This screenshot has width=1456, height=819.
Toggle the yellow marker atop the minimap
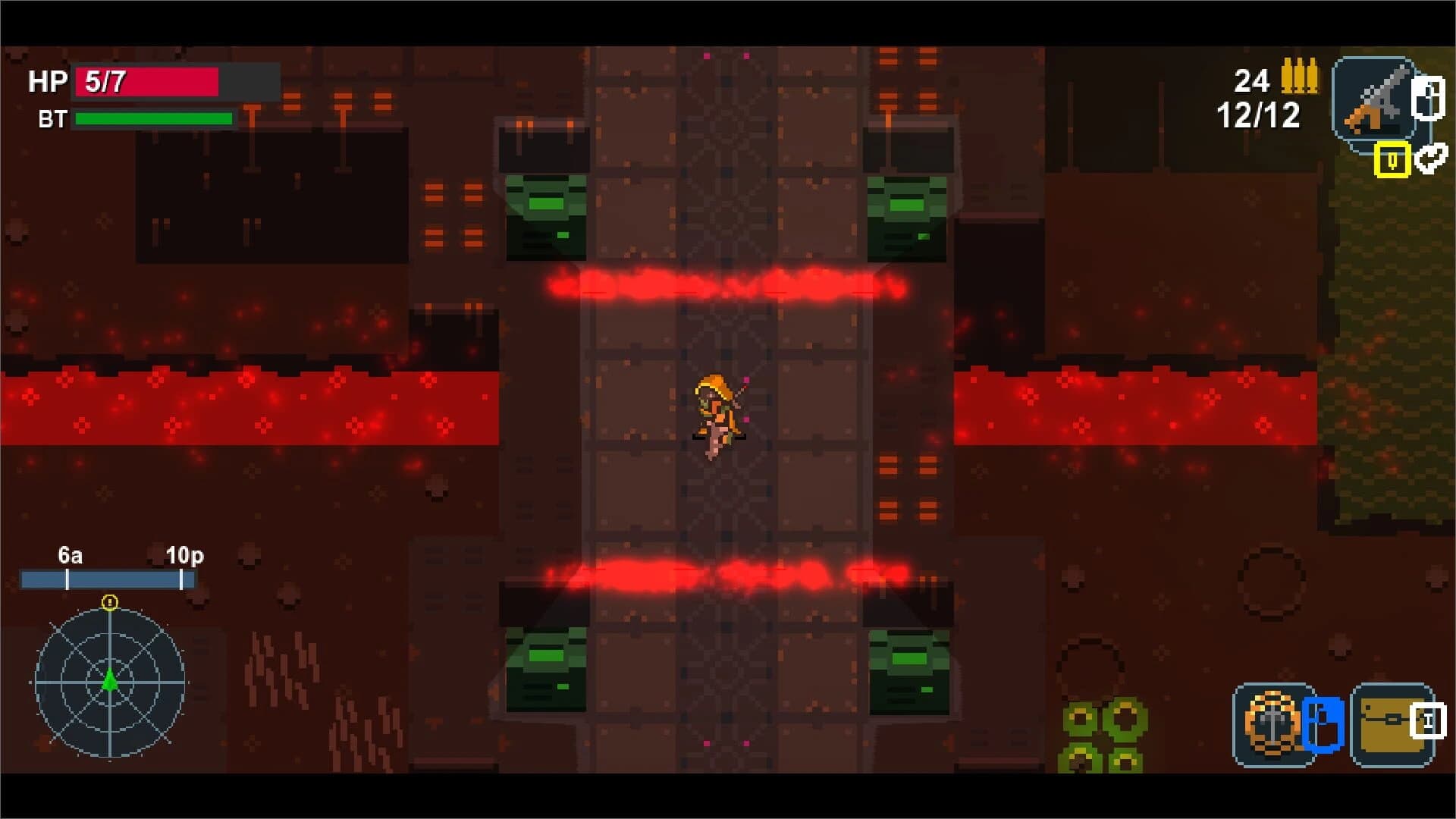(x=111, y=601)
